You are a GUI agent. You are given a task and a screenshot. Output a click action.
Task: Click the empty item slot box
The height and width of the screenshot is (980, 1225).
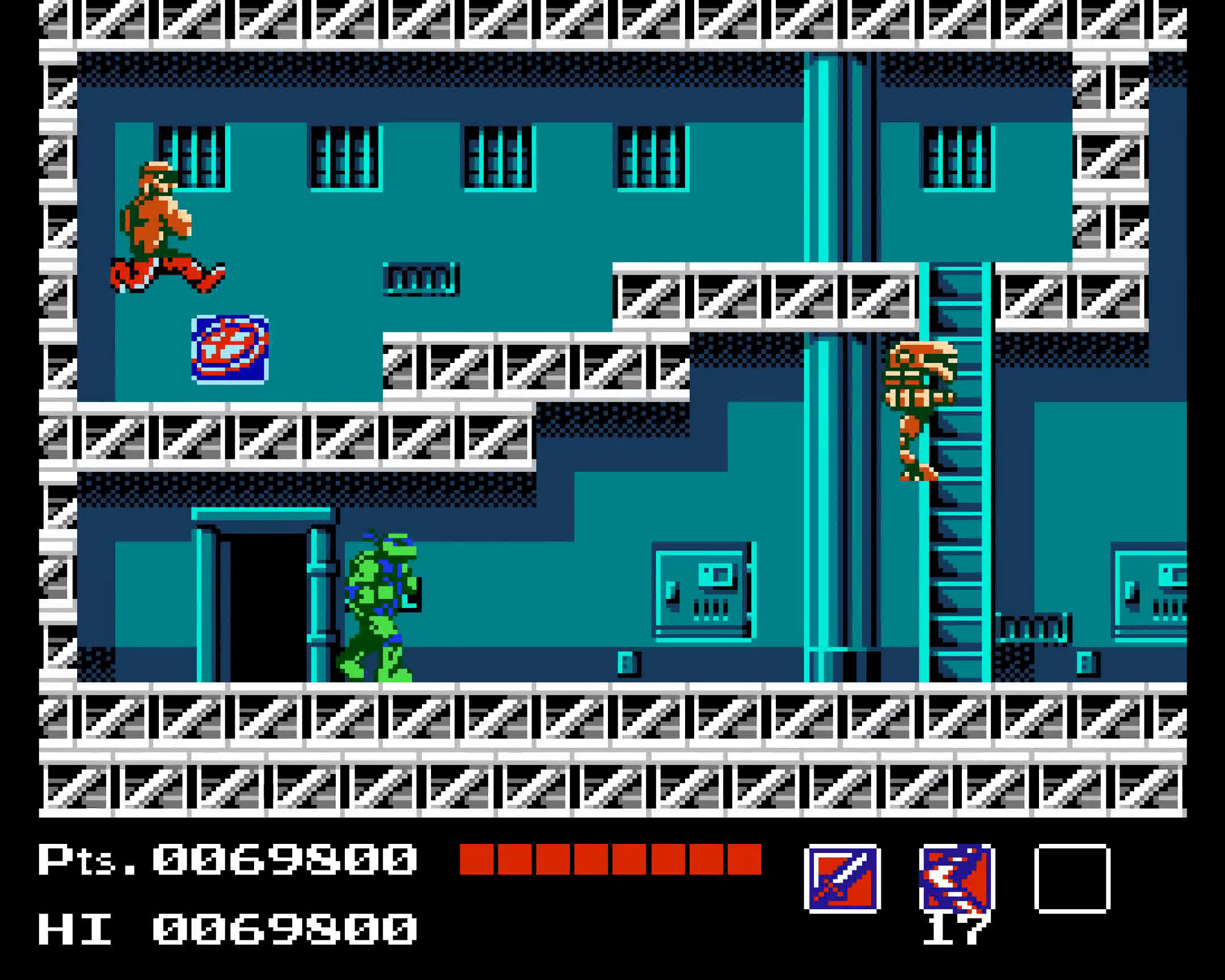pyautogui.click(x=1072, y=879)
